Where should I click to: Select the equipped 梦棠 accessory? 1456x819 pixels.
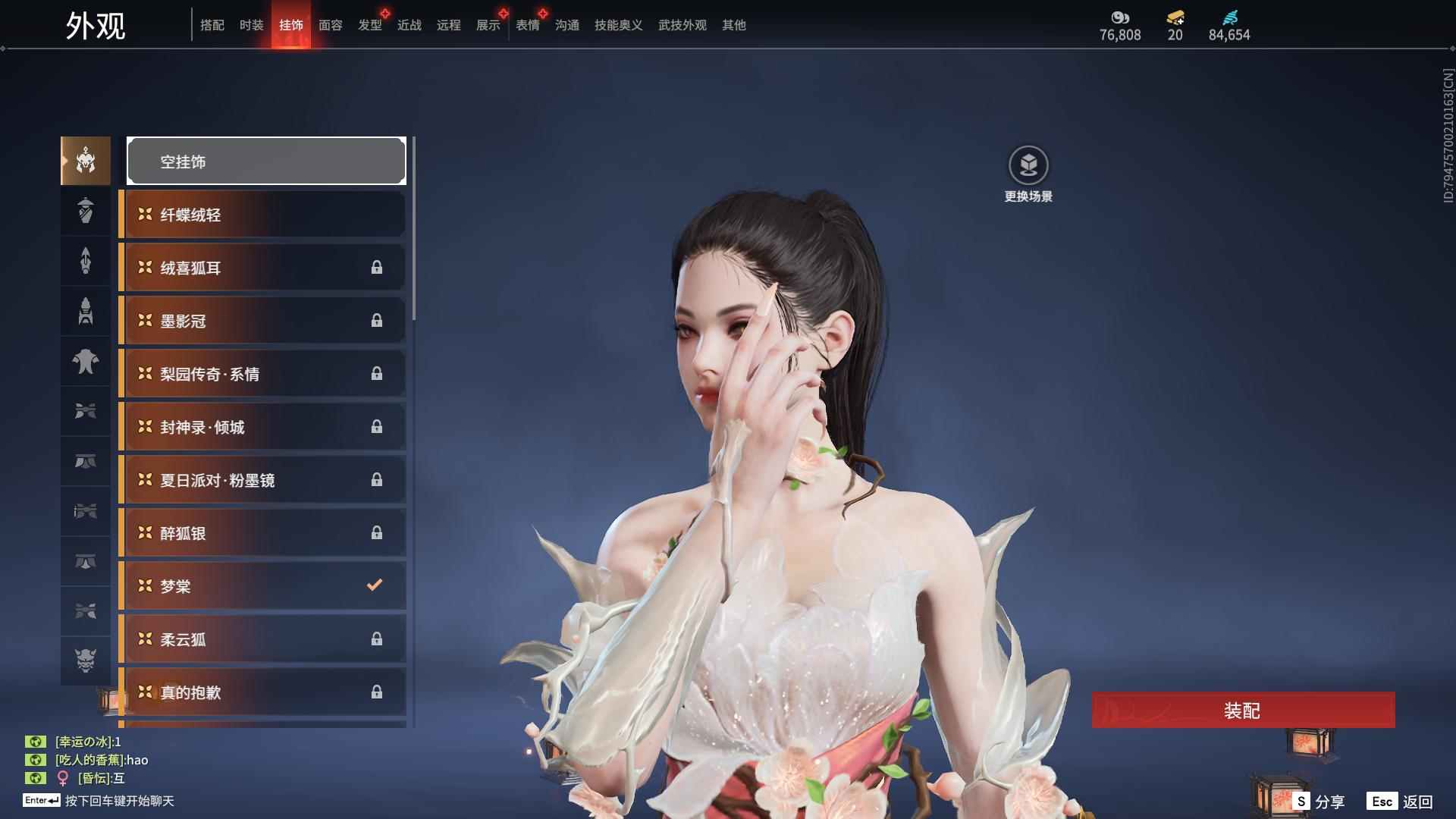pyautogui.click(x=262, y=586)
